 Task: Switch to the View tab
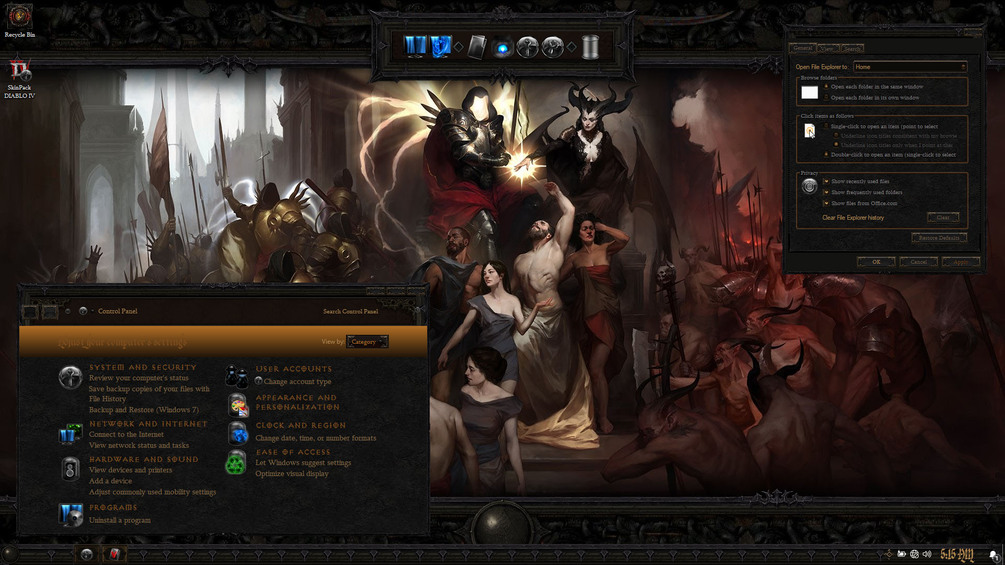point(827,48)
